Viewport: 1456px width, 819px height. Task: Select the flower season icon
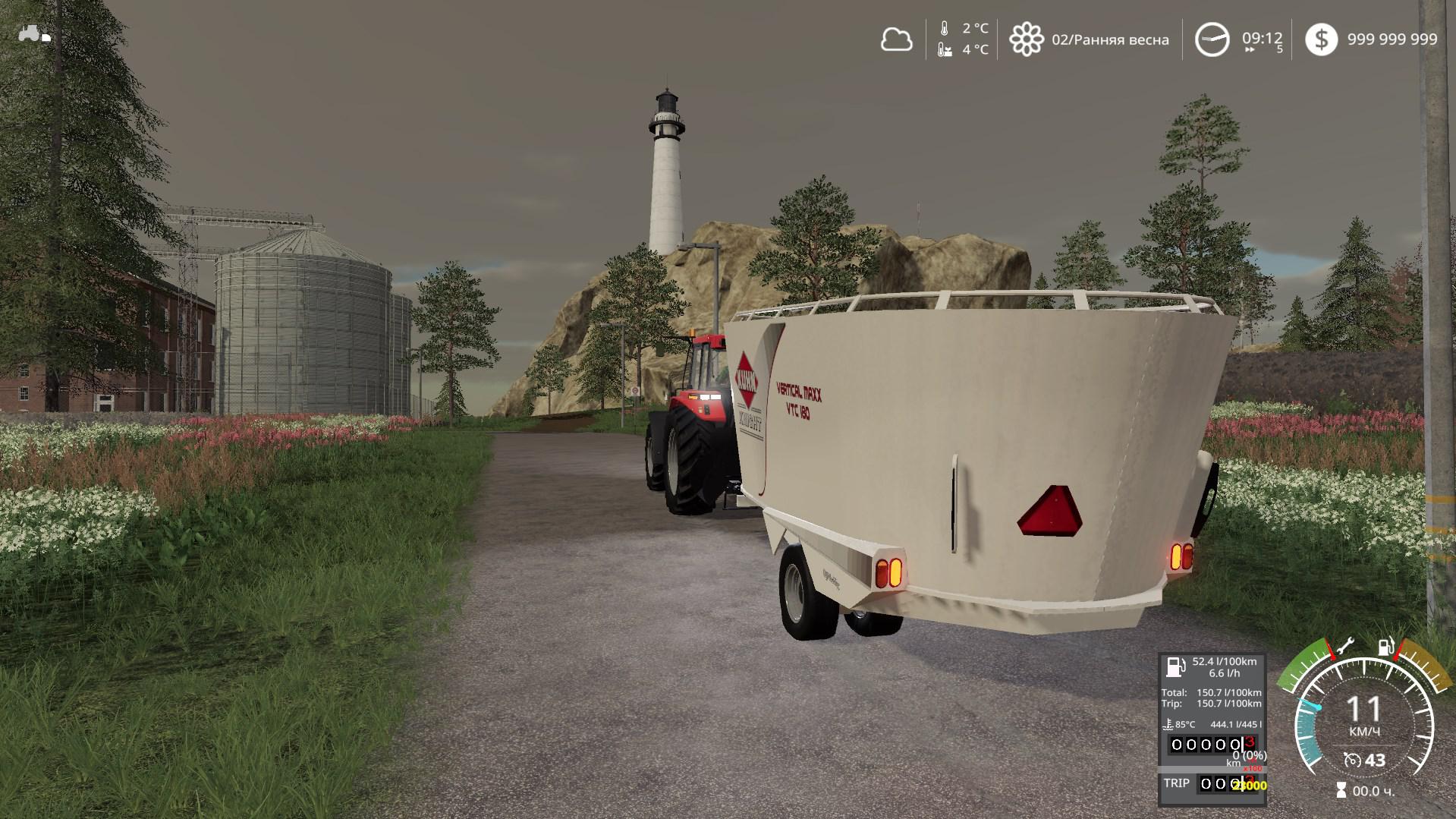(x=1026, y=39)
